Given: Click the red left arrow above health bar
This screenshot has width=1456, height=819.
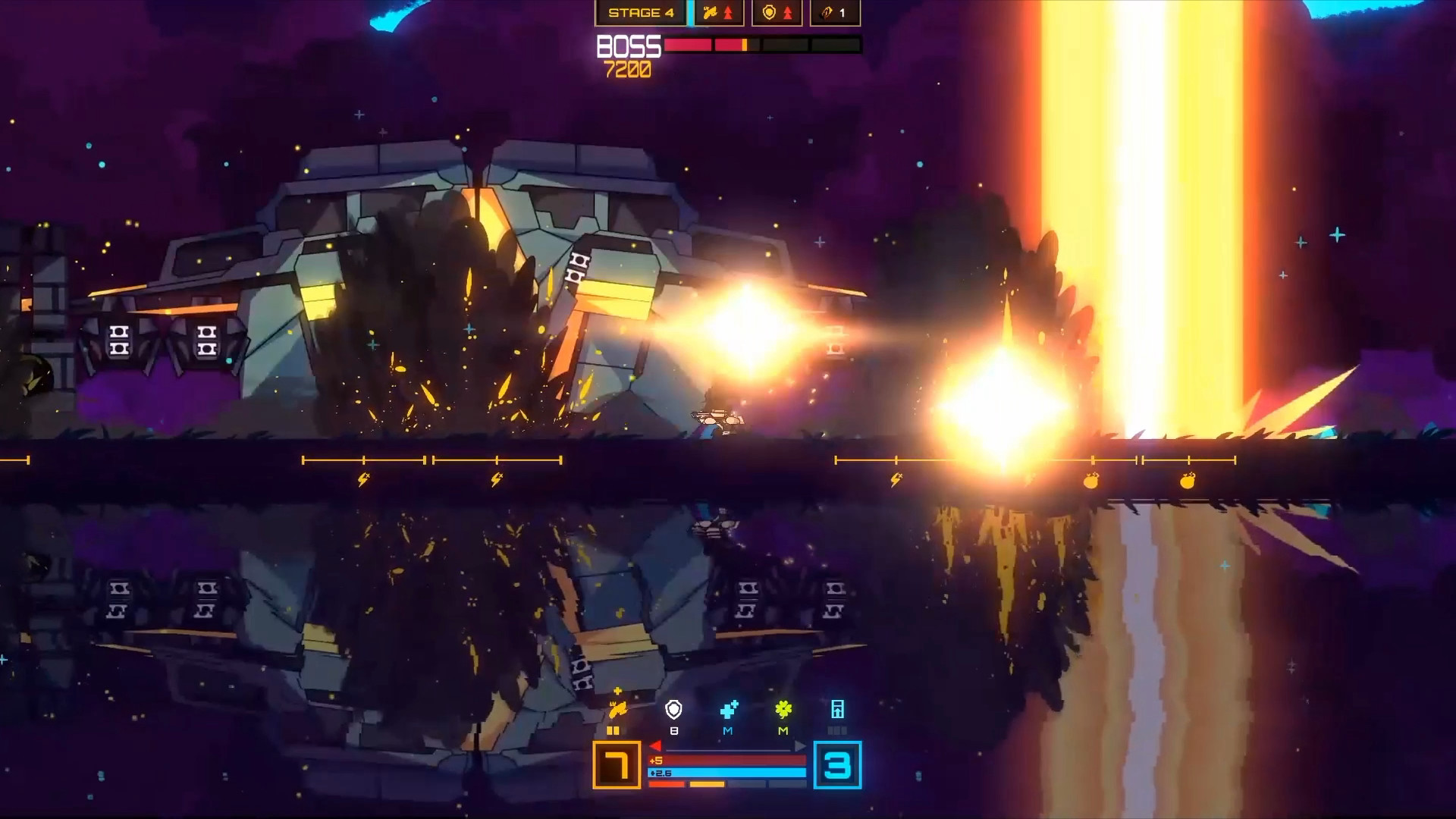Looking at the screenshot, I should pyautogui.click(x=655, y=747).
